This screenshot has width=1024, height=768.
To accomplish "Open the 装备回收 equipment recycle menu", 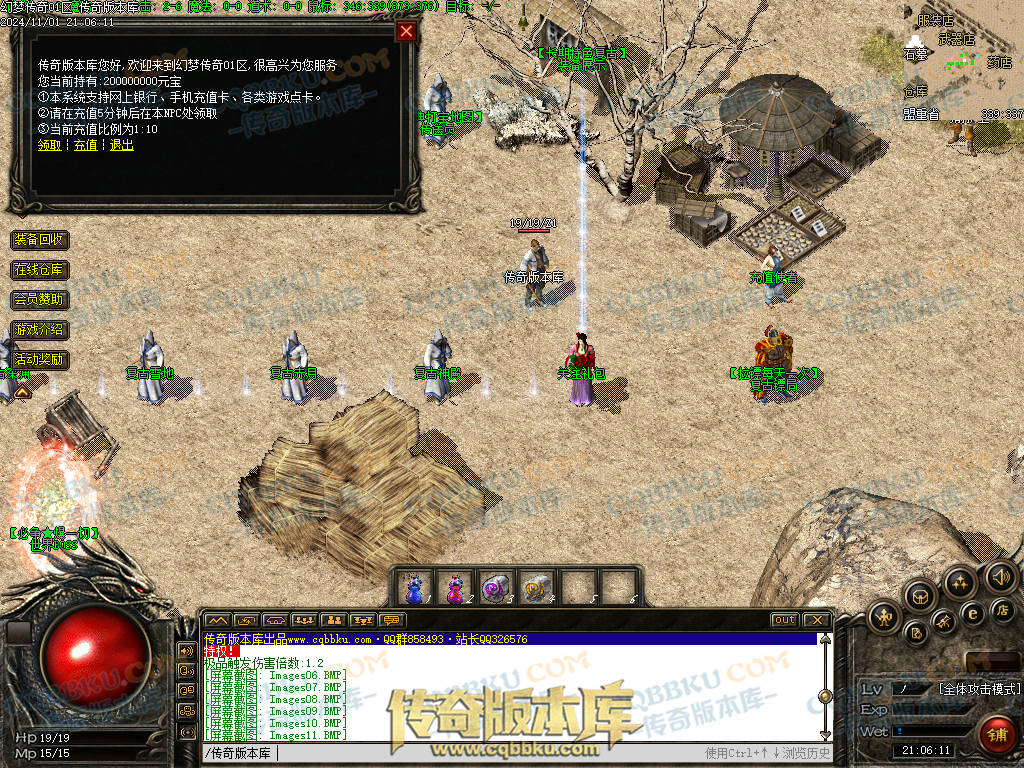I will (40, 240).
